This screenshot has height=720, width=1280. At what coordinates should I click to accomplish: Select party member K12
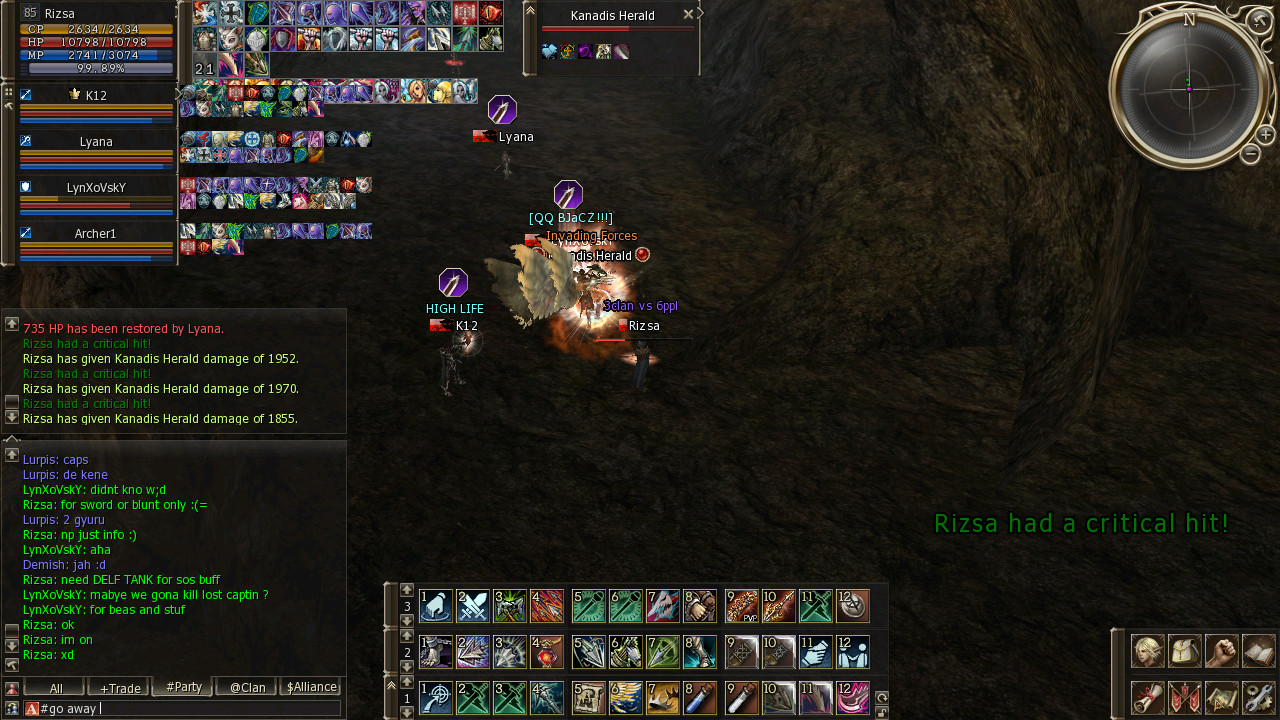click(x=96, y=96)
